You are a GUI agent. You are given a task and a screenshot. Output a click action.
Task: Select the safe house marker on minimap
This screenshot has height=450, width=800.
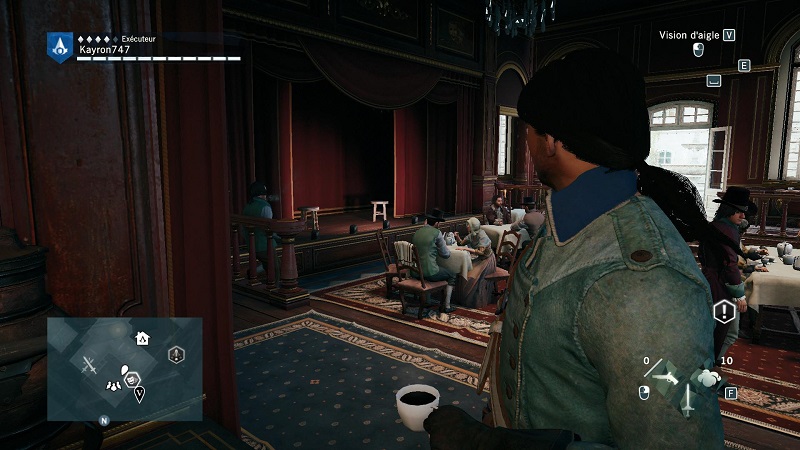click(x=142, y=339)
